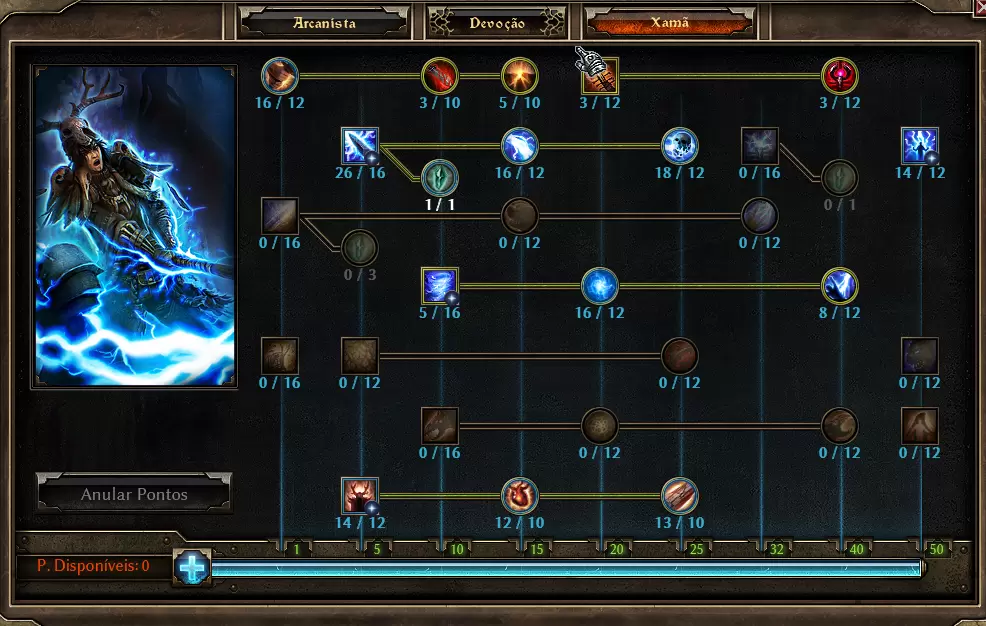Select the Primal Strike skill showing 26 / 16
The height and width of the screenshot is (626, 986).
(x=360, y=146)
